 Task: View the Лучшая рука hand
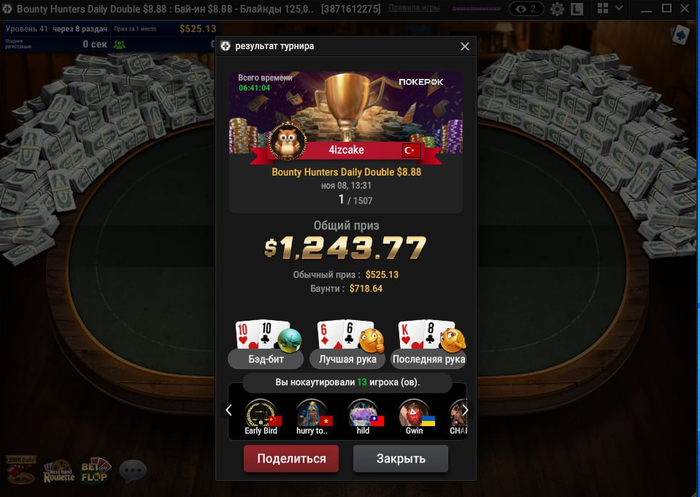[x=345, y=358]
